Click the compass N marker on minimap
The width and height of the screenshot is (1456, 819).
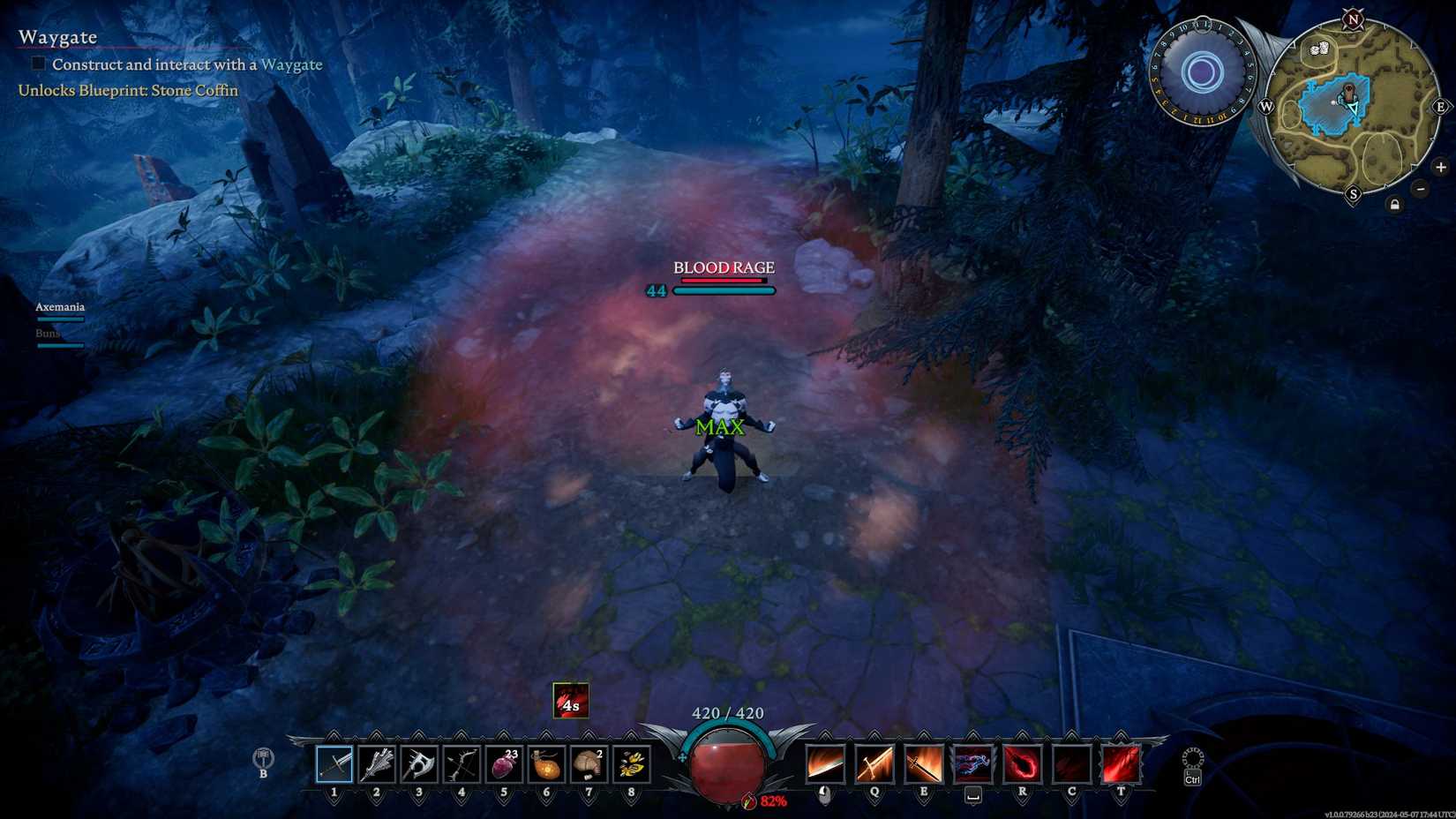point(1351,19)
